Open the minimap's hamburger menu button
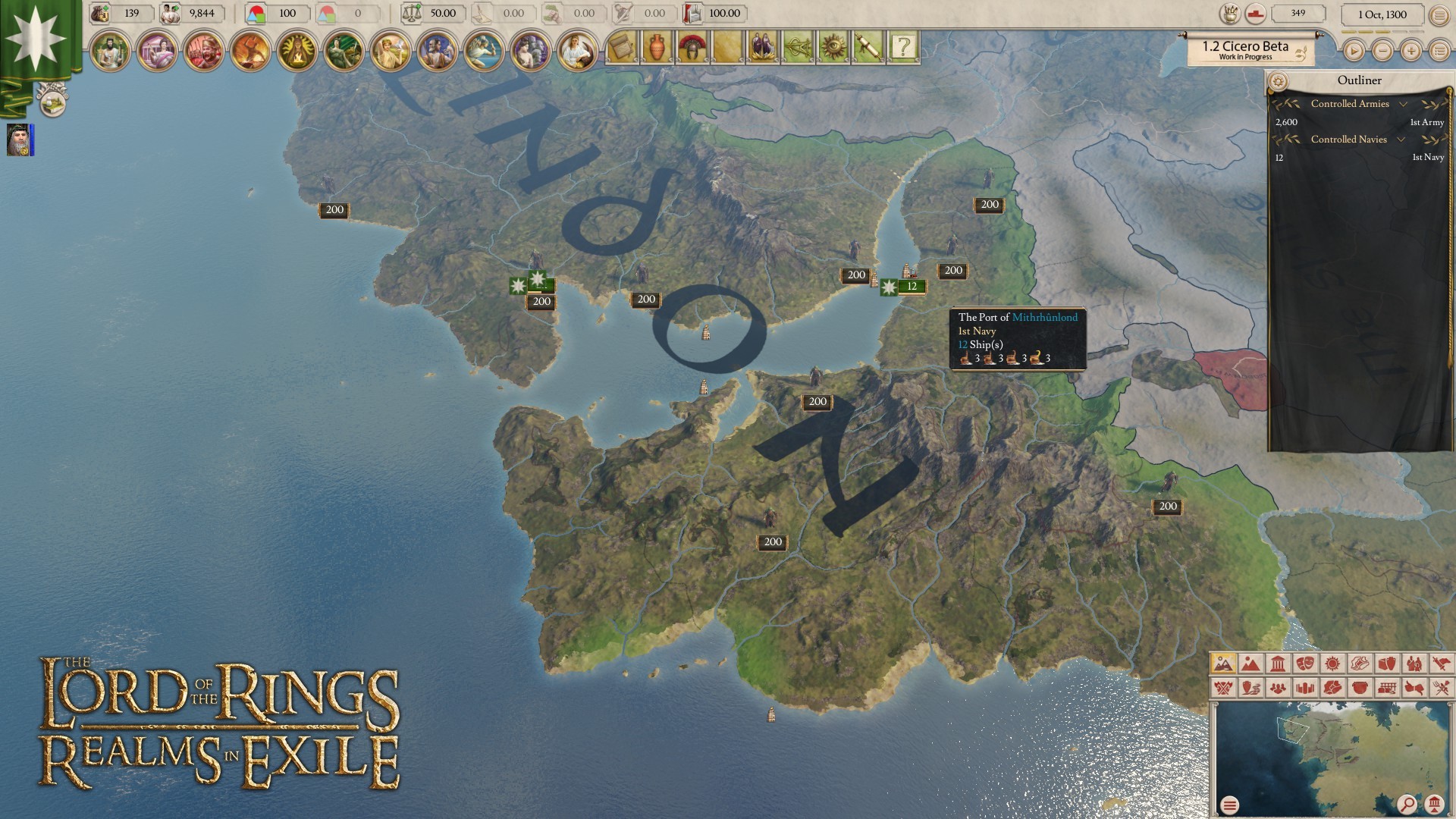The height and width of the screenshot is (819, 1456). pos(1230,805)
